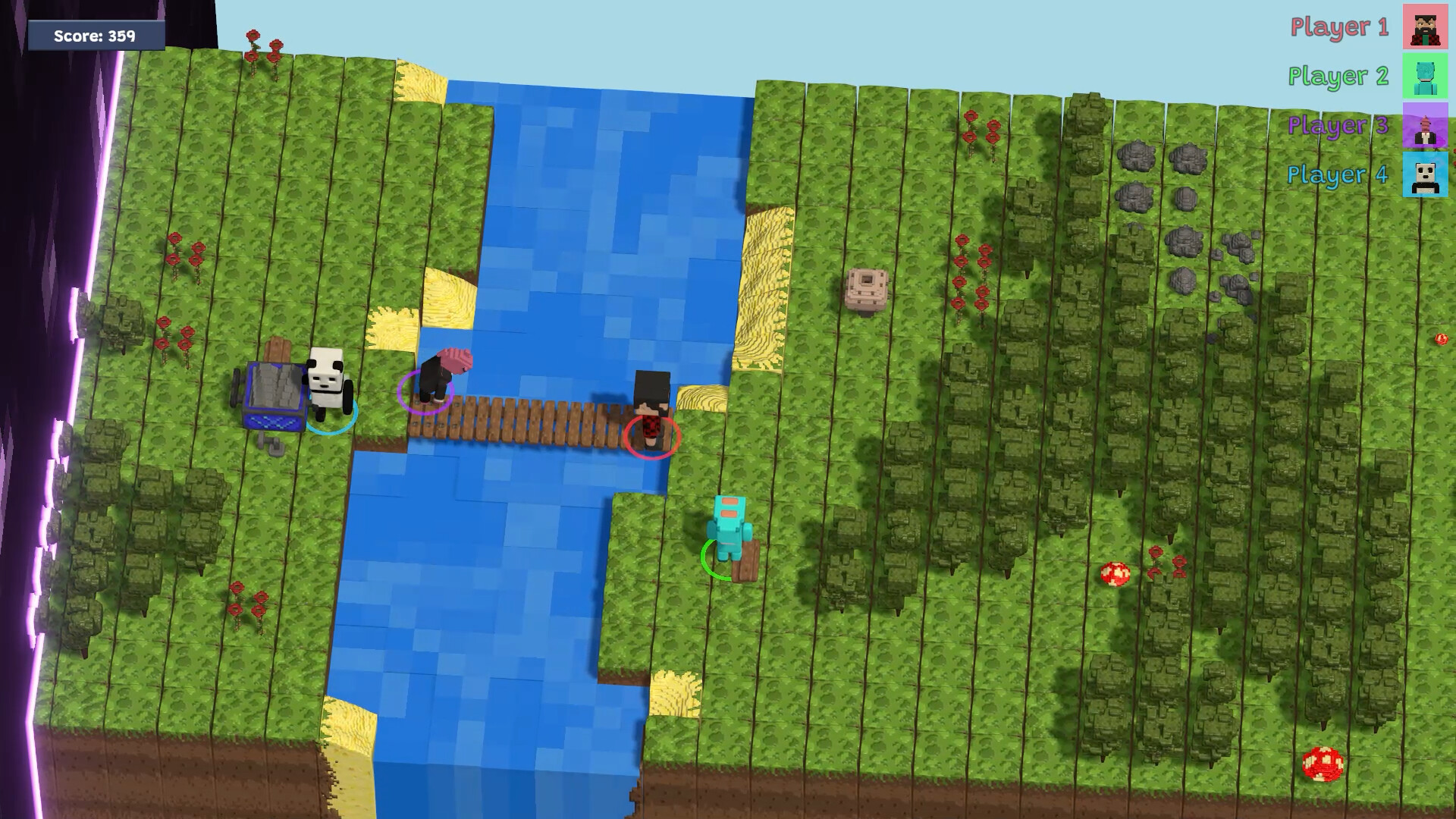Click the Score badge showing 359
The image size is (1456, 819).
coord(94,35)
